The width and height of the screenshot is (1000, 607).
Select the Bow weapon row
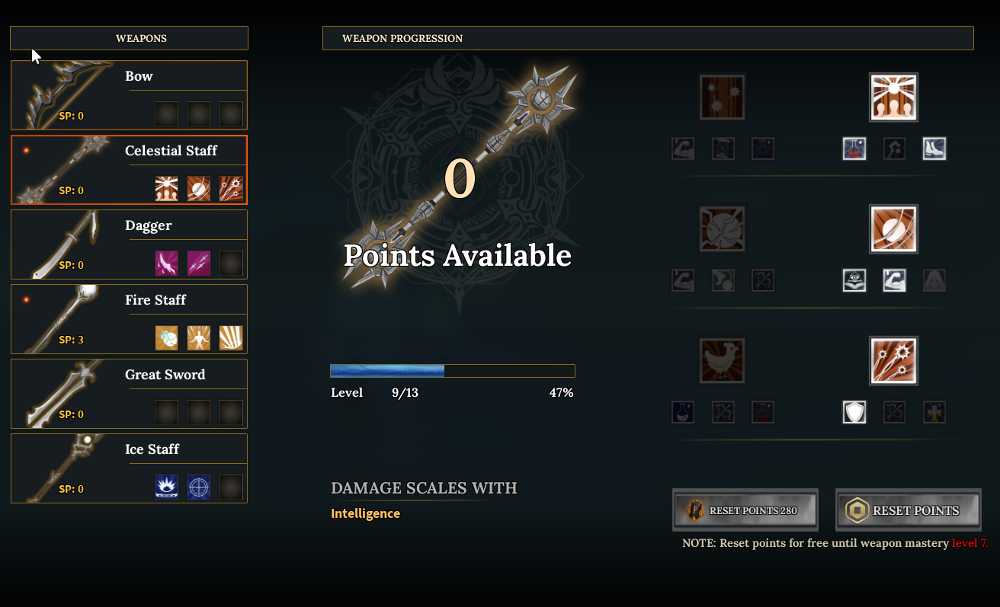click(x=129, y=95)
